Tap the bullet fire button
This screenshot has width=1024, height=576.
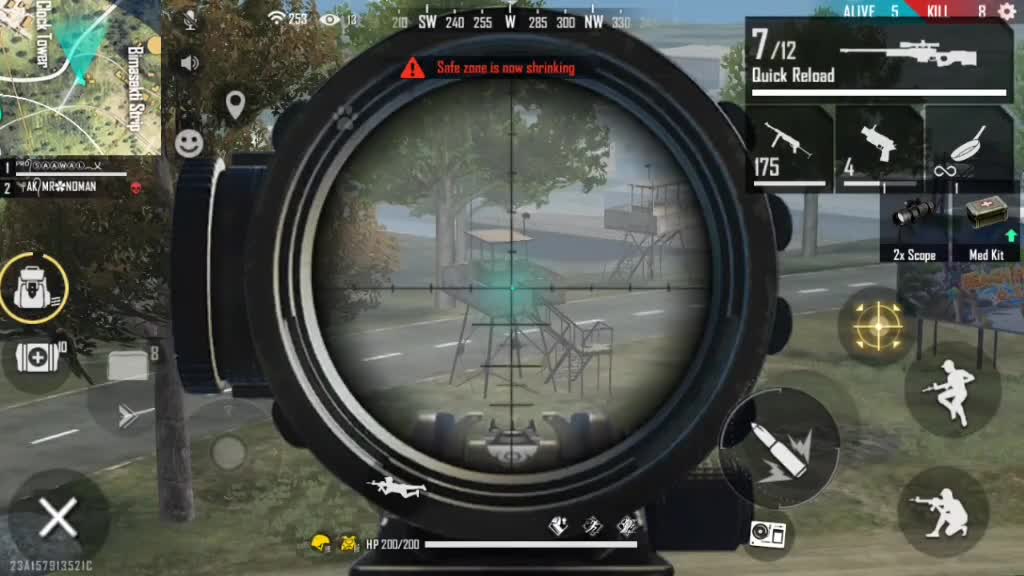pyautogui.click(x=778, y=447)
